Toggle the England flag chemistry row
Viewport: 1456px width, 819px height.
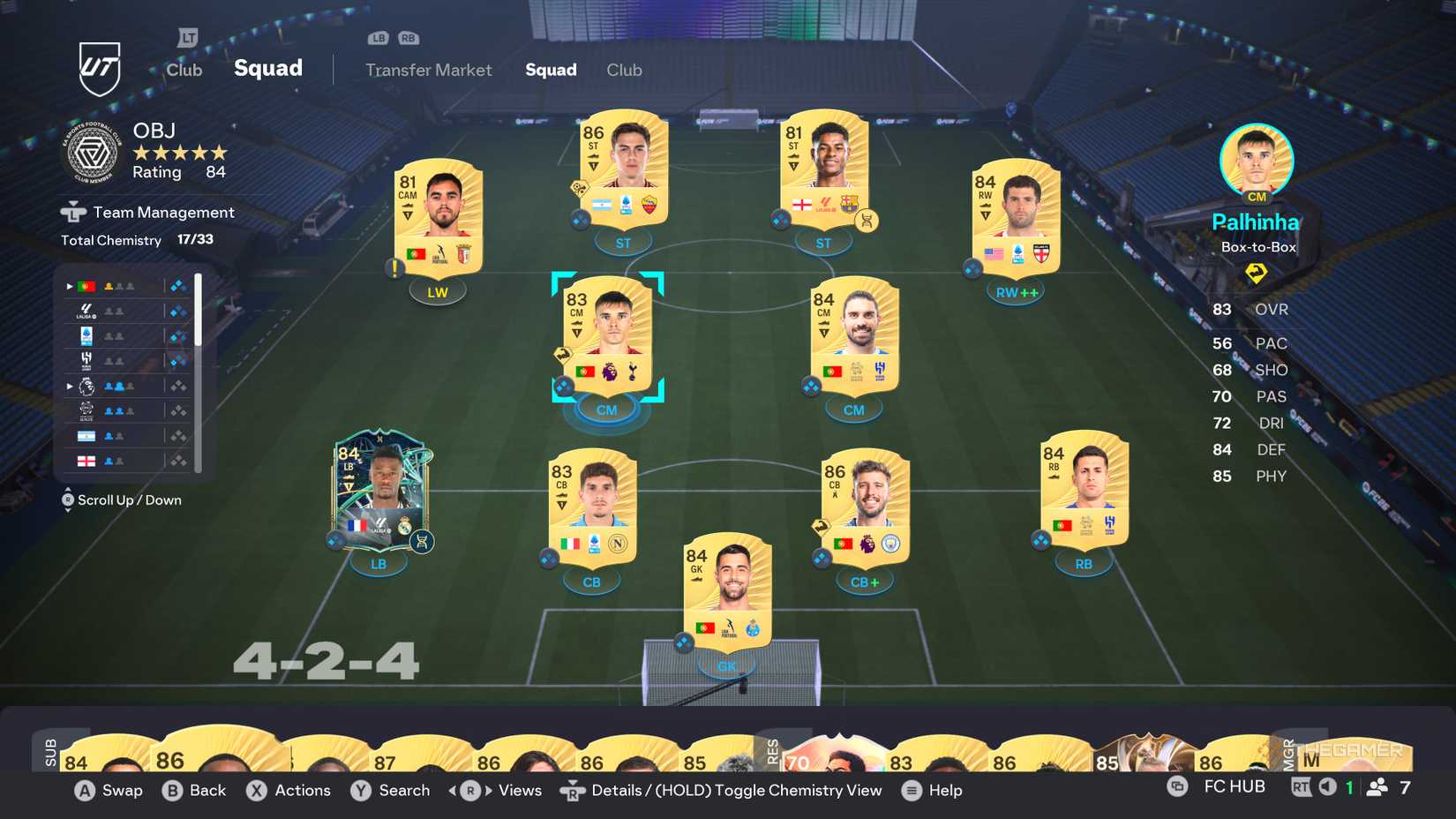[86, 460]
